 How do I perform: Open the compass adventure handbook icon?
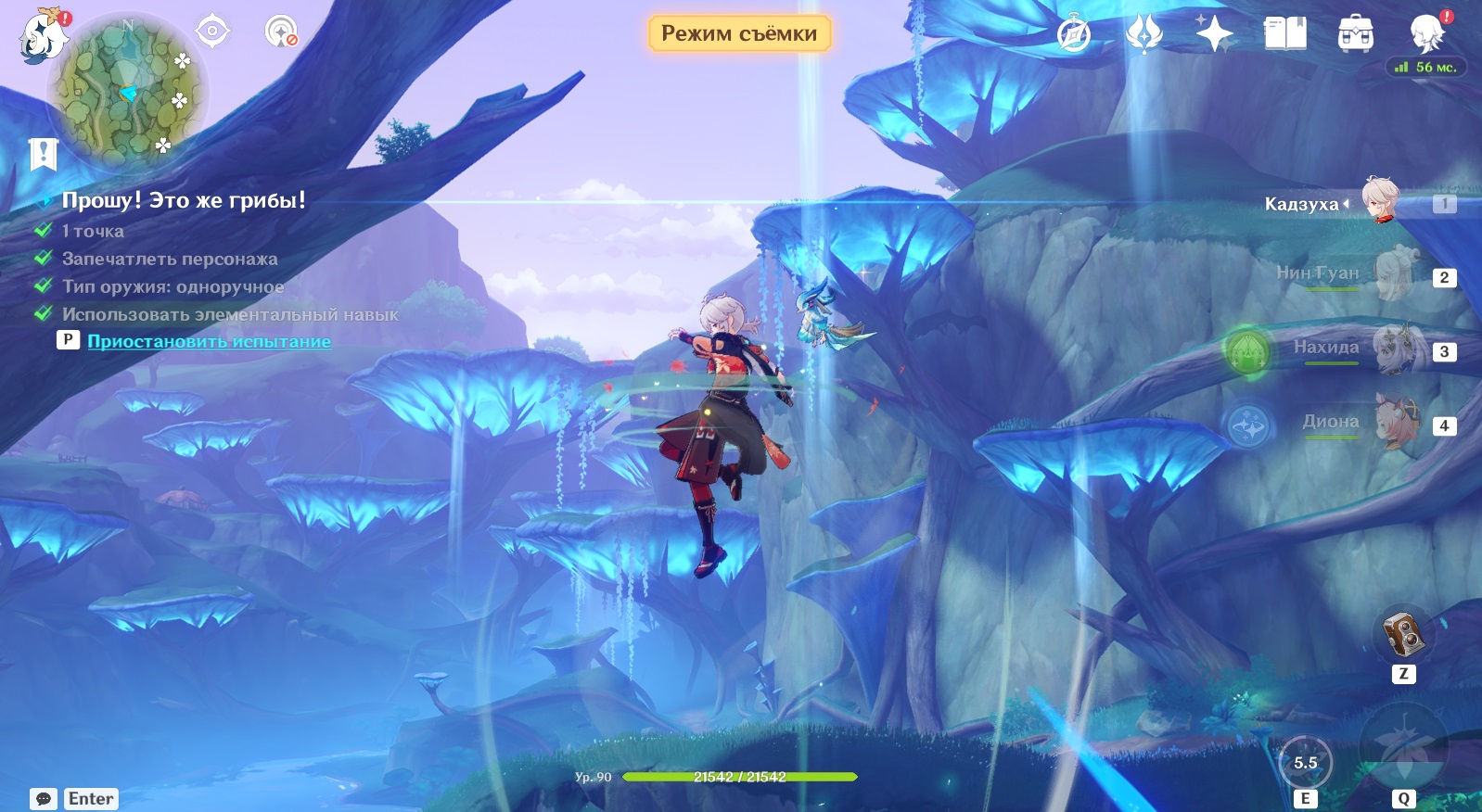click(x=1074, y=35)
